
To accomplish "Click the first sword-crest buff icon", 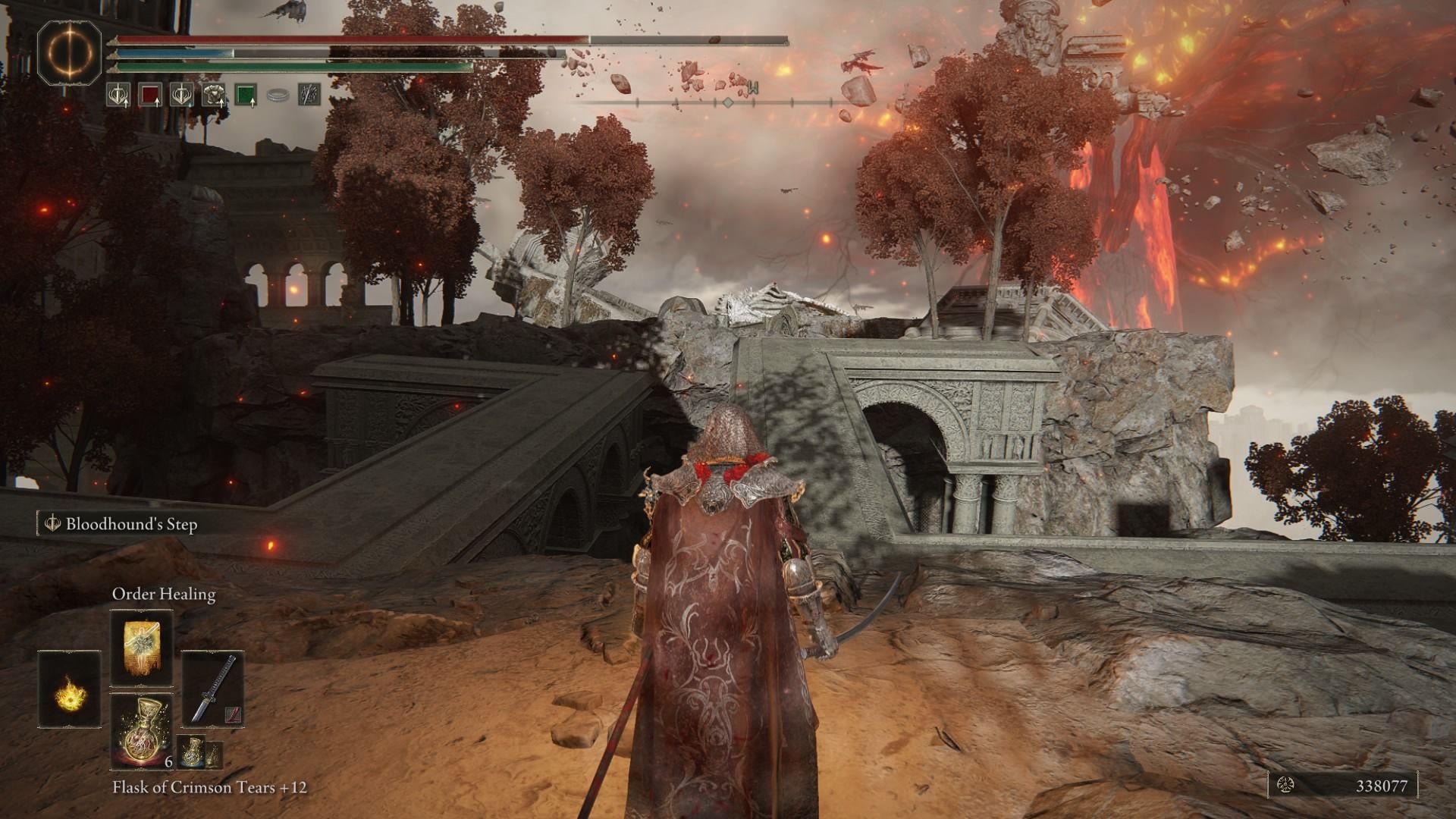I will click(119, 96).
